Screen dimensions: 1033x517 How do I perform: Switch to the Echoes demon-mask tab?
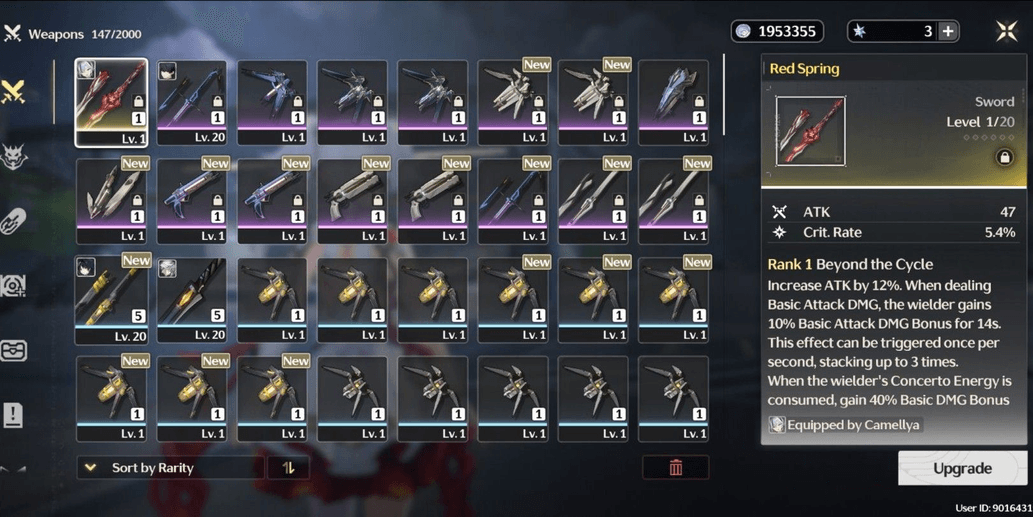(14, 157)
